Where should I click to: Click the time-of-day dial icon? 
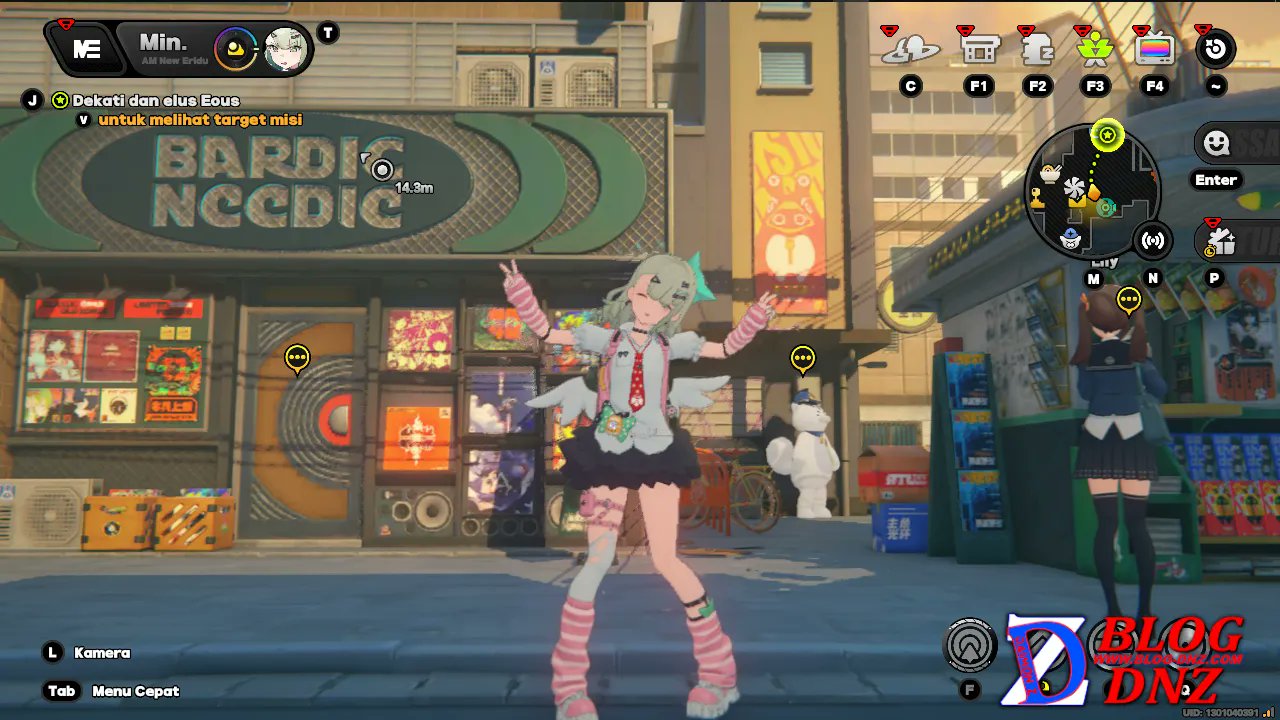coord(236,47)
